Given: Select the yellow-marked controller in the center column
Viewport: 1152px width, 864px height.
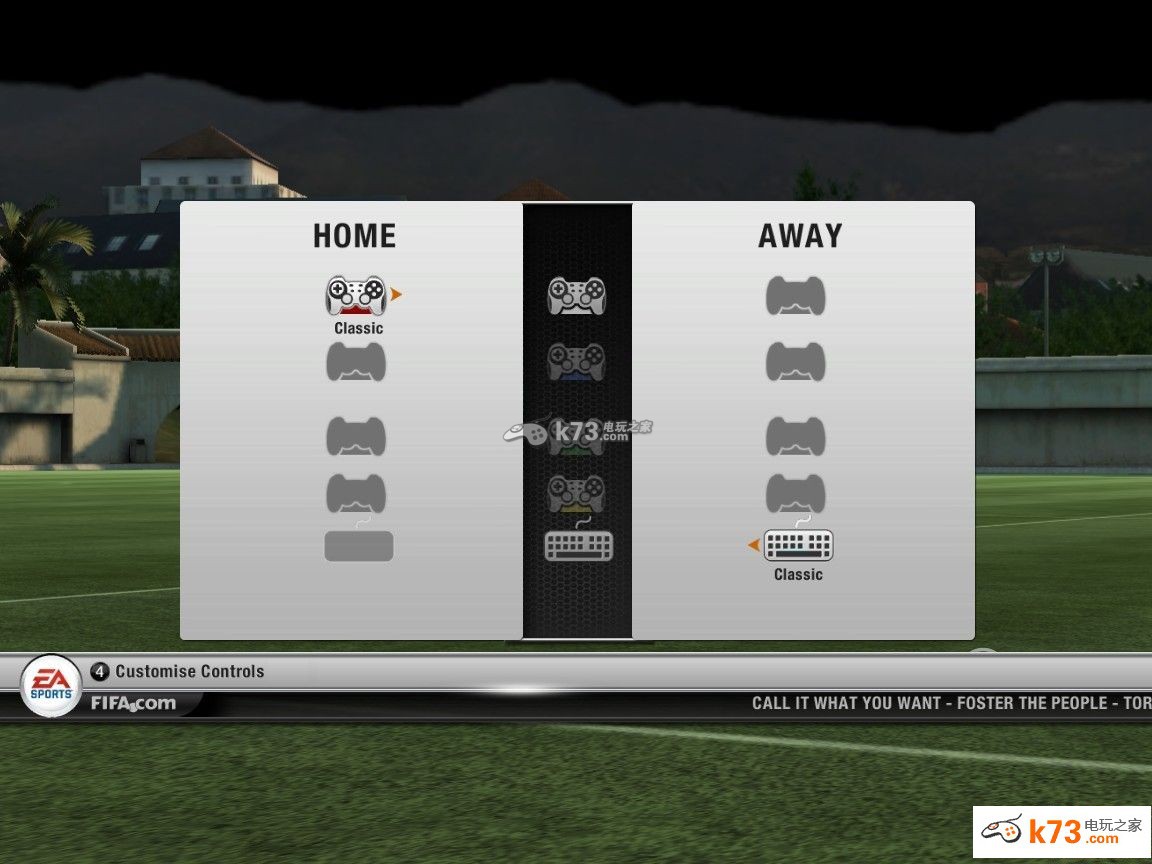Looking at the screenshot, I should pos(576,492).
